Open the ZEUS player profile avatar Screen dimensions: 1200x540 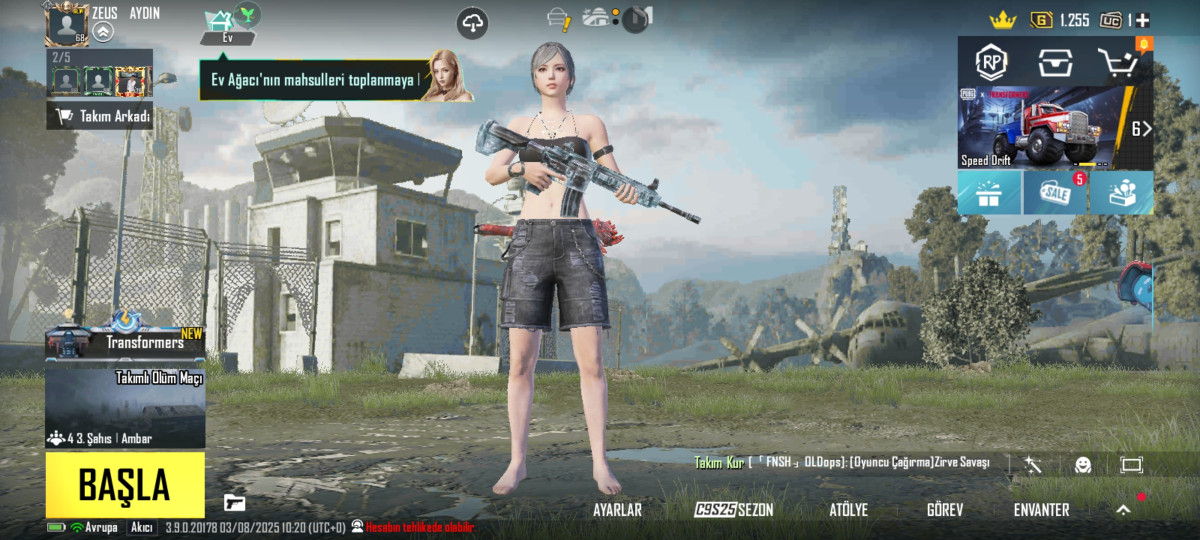pyautogui.click(x=67, y=24)
